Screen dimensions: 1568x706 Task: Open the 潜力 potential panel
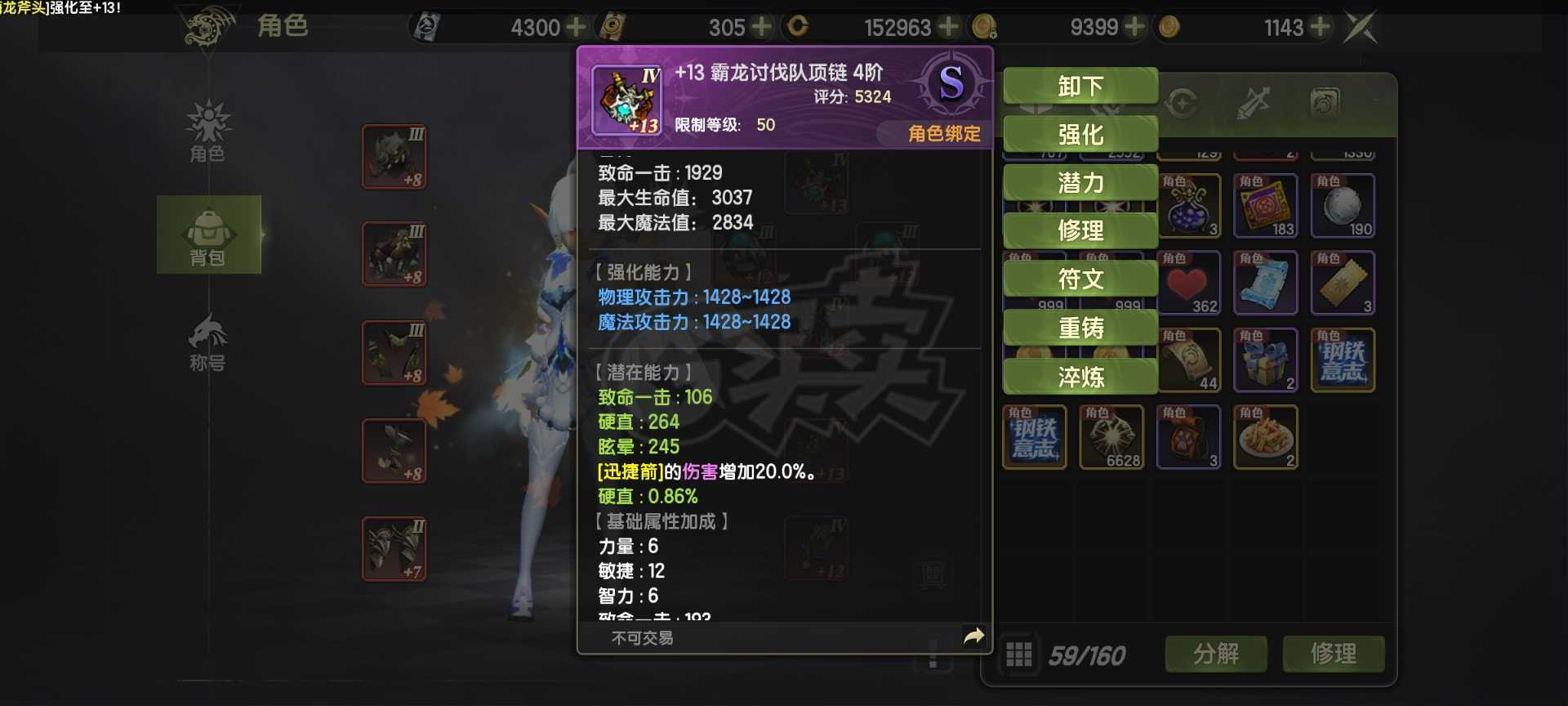pyautogui.click(x=1080, y=183)
